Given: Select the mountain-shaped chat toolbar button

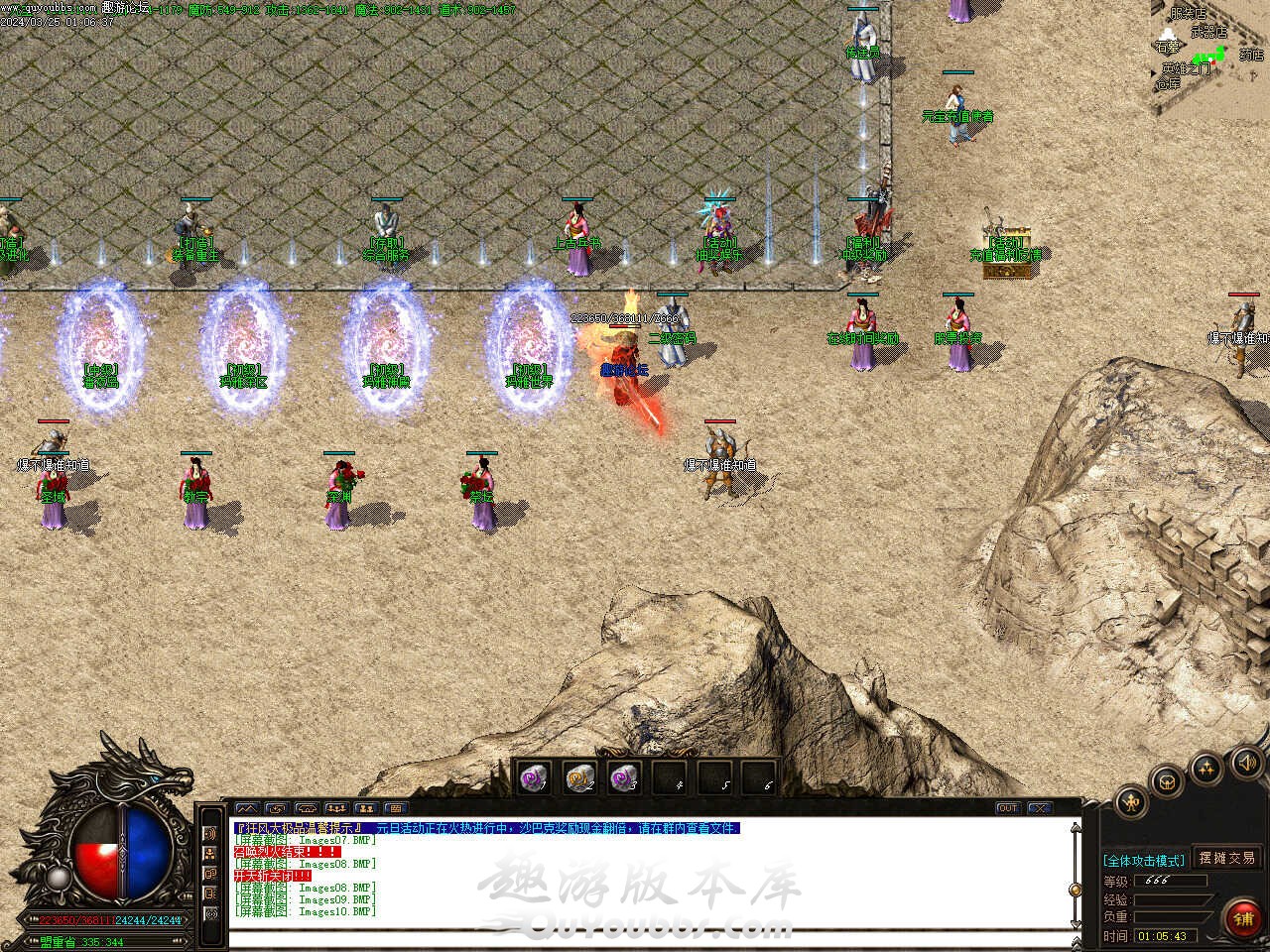Looking at the screenshot, I should [x=246, y=808].
